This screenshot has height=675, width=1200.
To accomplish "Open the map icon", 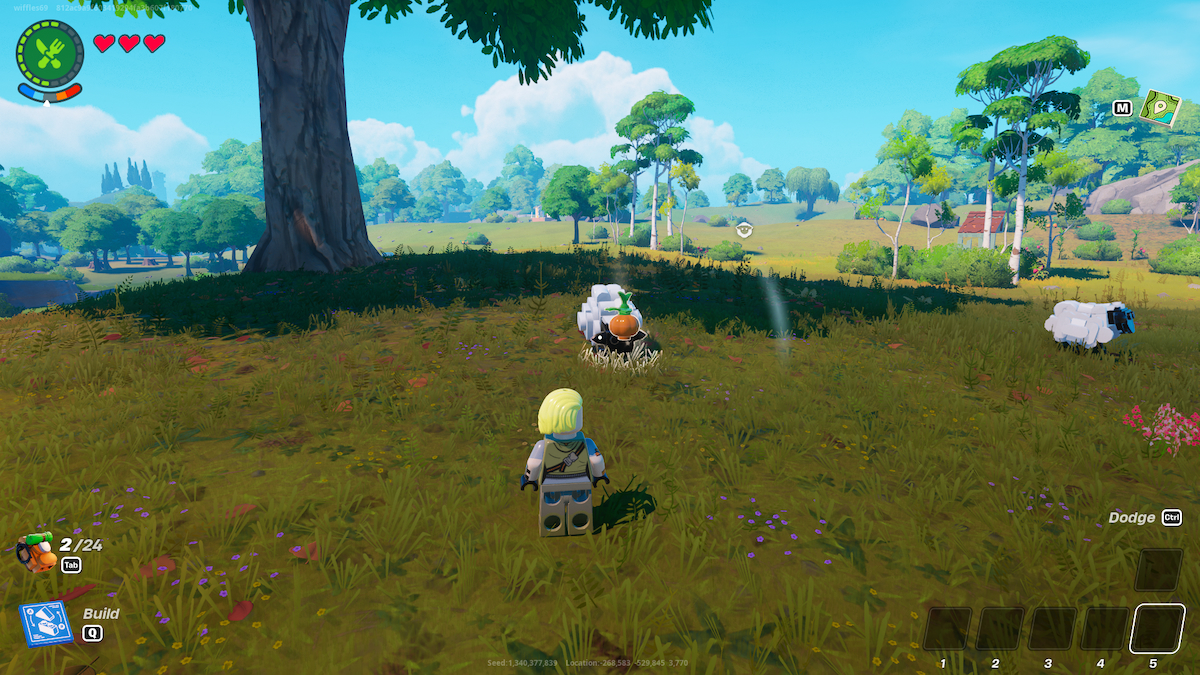I will click(x=1160, y=108).
